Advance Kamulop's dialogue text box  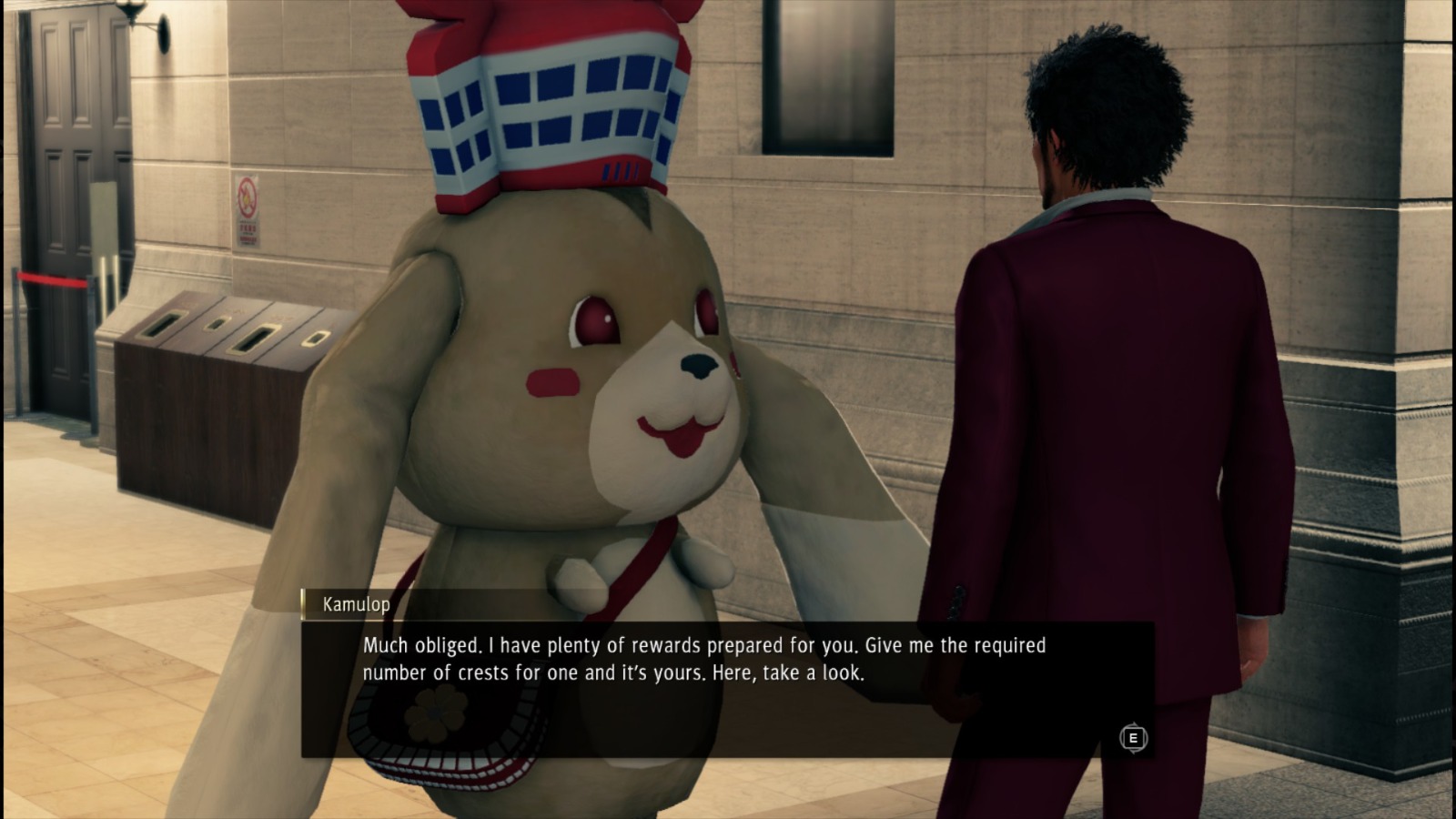pos(1133,738)
